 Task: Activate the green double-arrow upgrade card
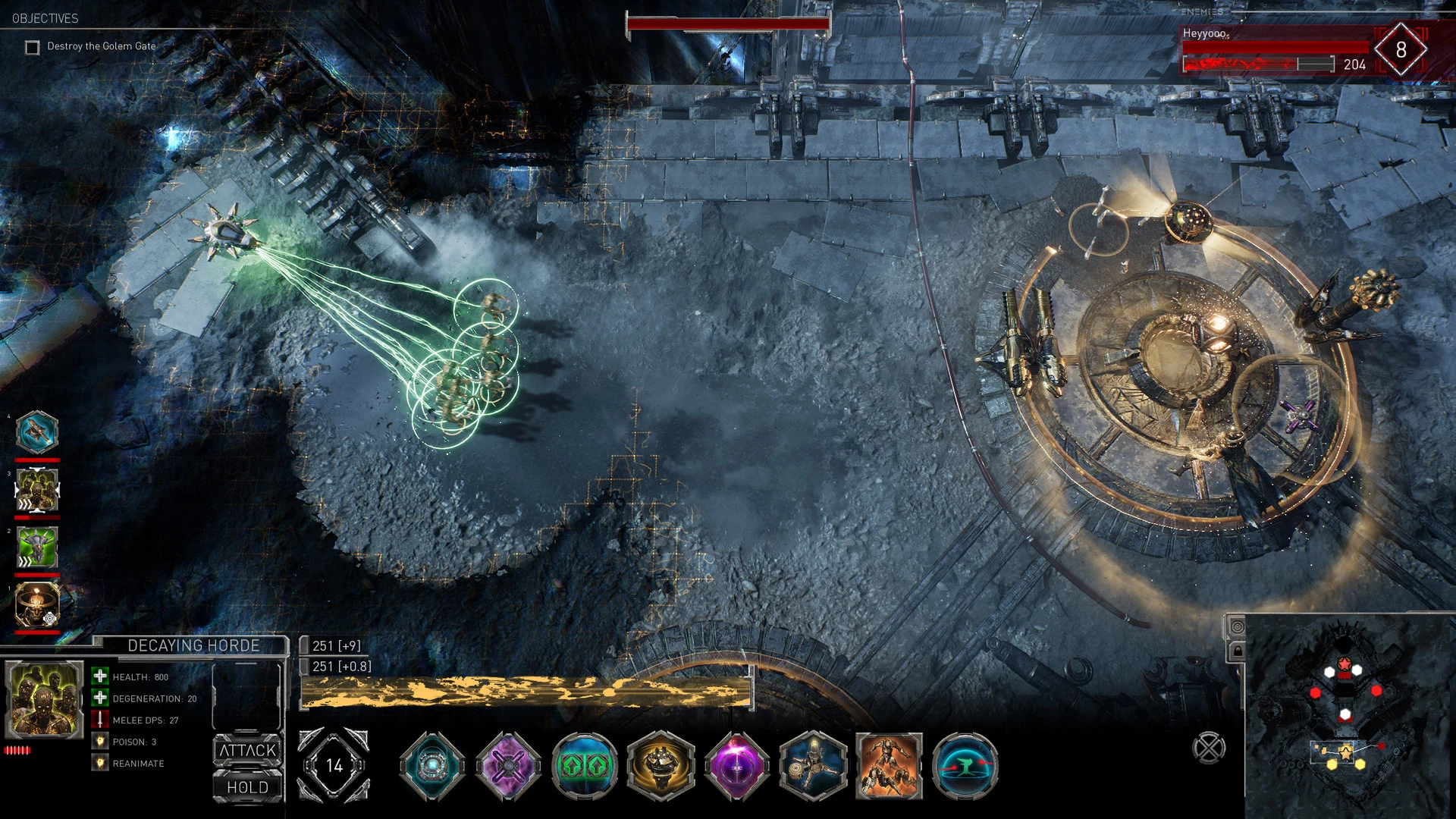[585, 766]
